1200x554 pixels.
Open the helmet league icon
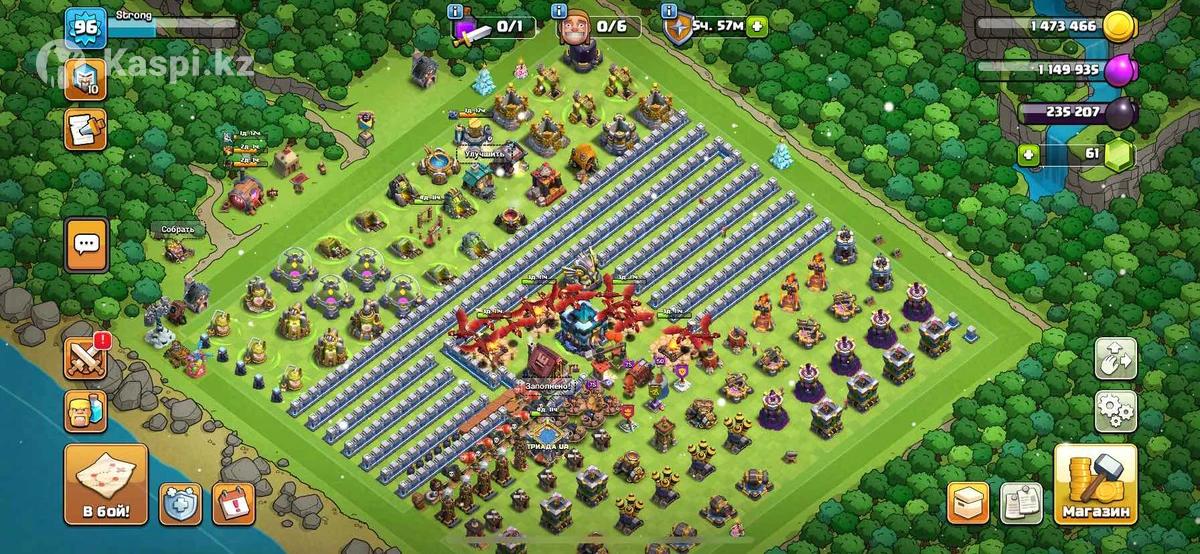point(85,78)
